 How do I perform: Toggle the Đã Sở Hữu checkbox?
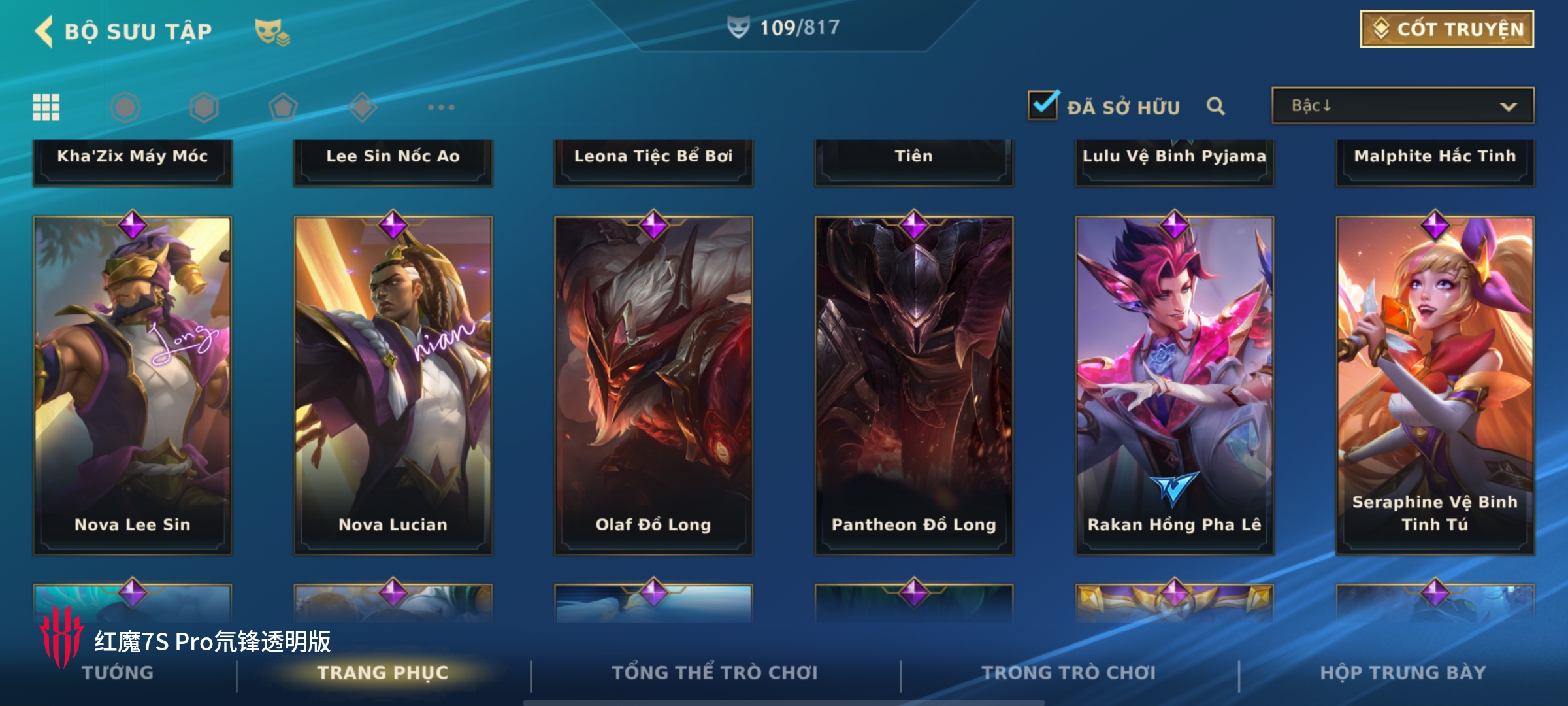(x=1043, y=106)
